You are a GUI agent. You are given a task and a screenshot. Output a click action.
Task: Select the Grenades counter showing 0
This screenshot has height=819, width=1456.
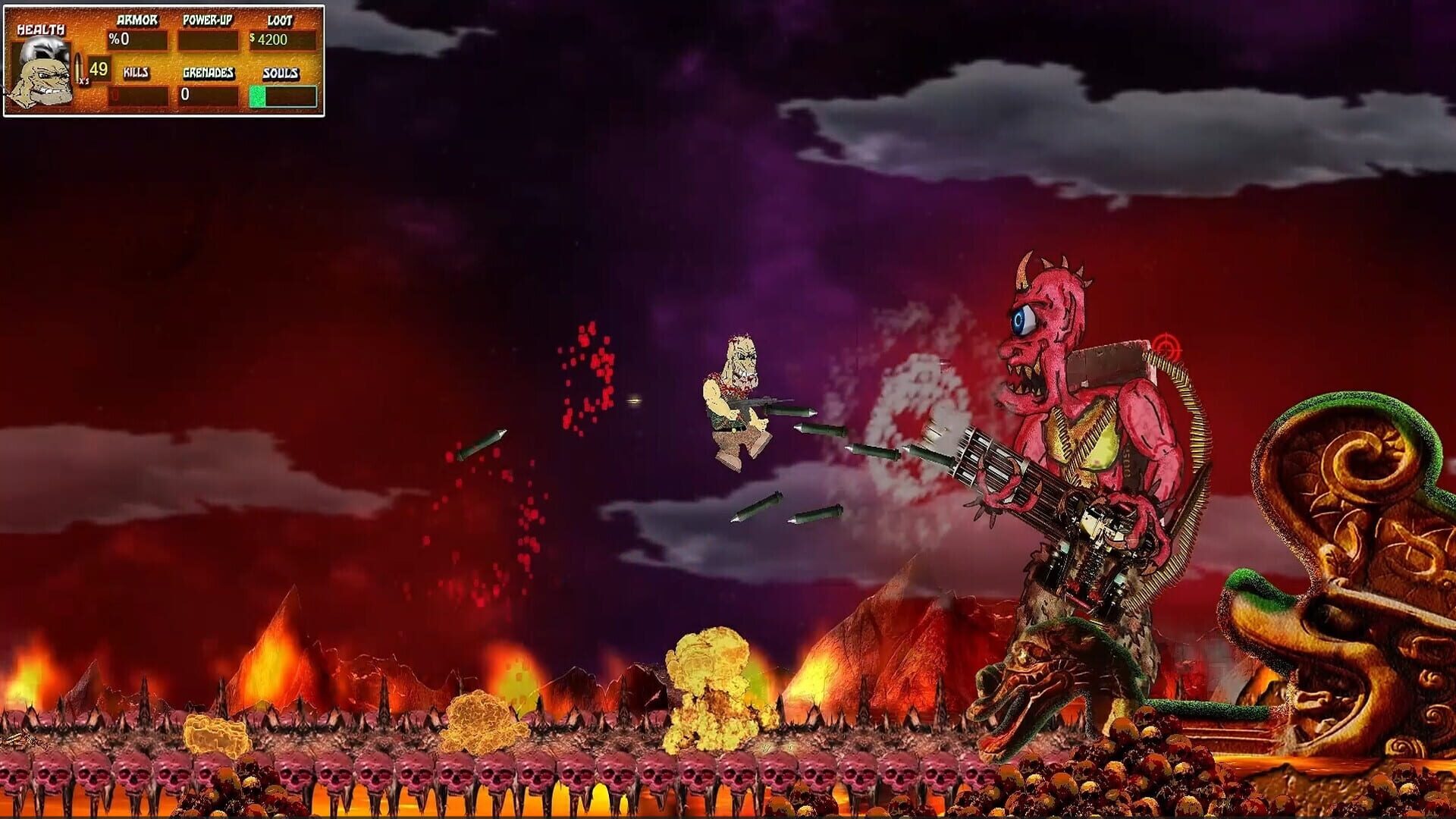point(206,95)
